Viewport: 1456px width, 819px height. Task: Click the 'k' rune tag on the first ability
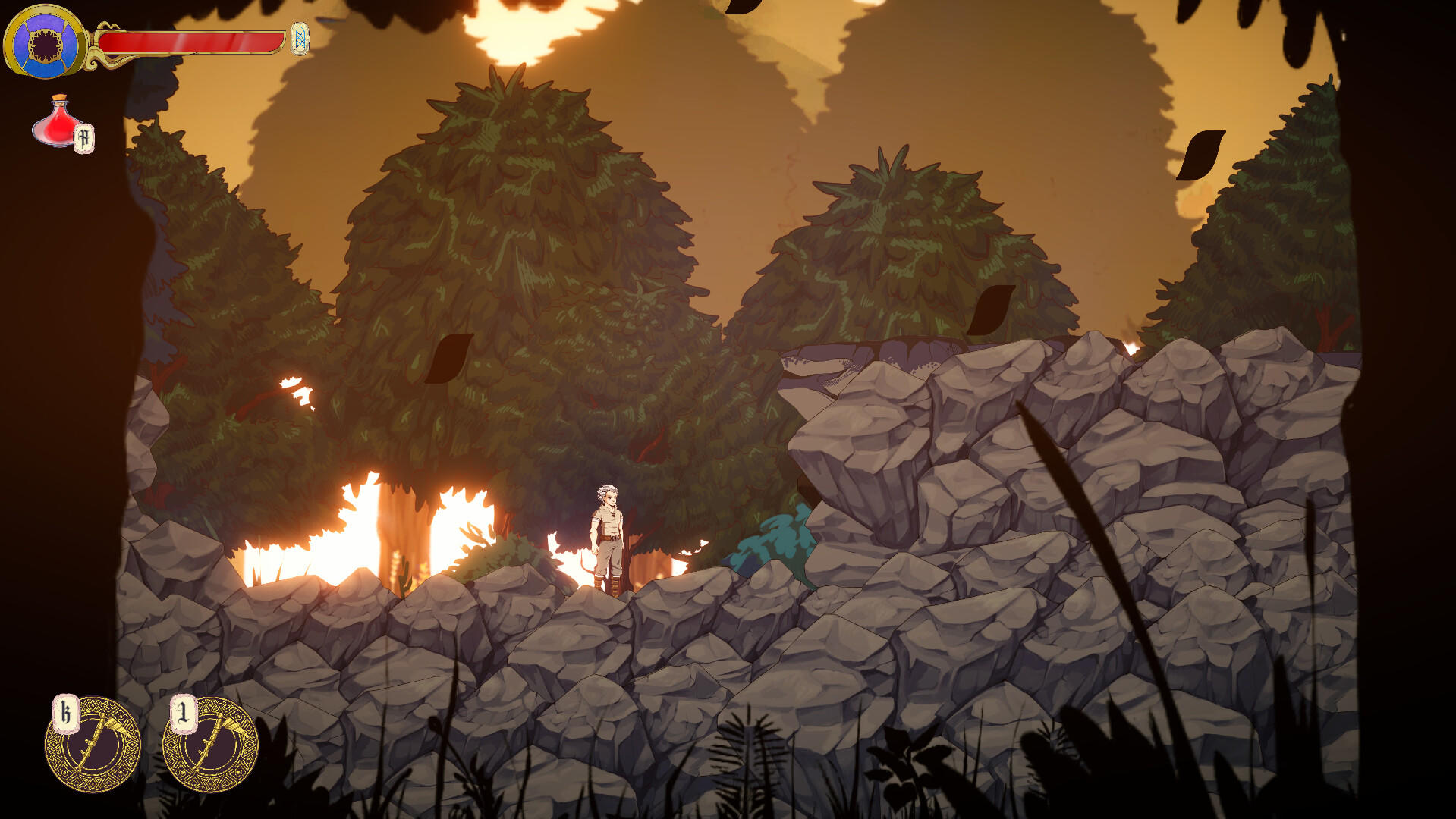point(67,711)
